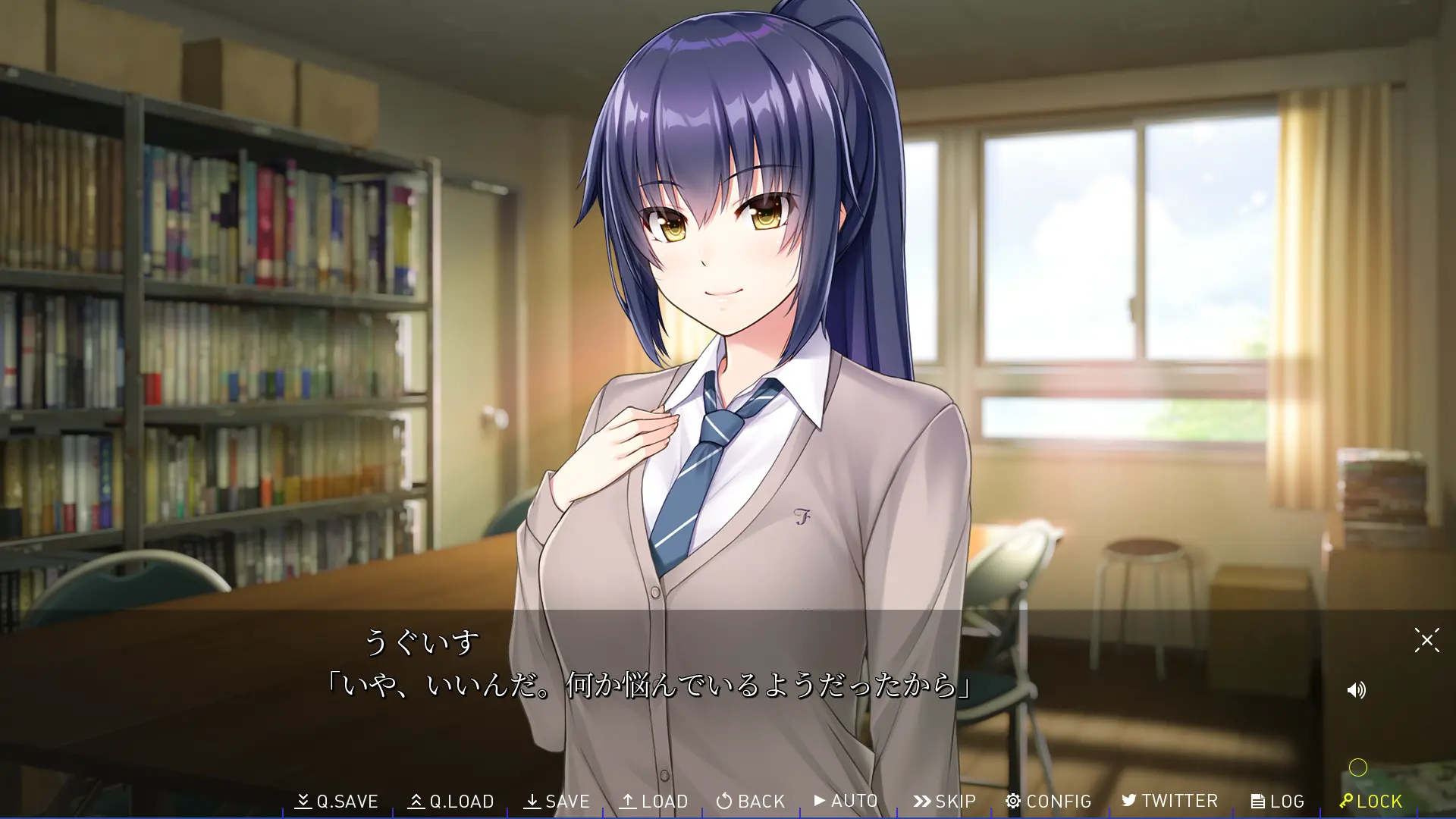Hide the message window with the X icon
Image resolution: width=1456 pixels, height=819 pixels.
coord(1426,640)
